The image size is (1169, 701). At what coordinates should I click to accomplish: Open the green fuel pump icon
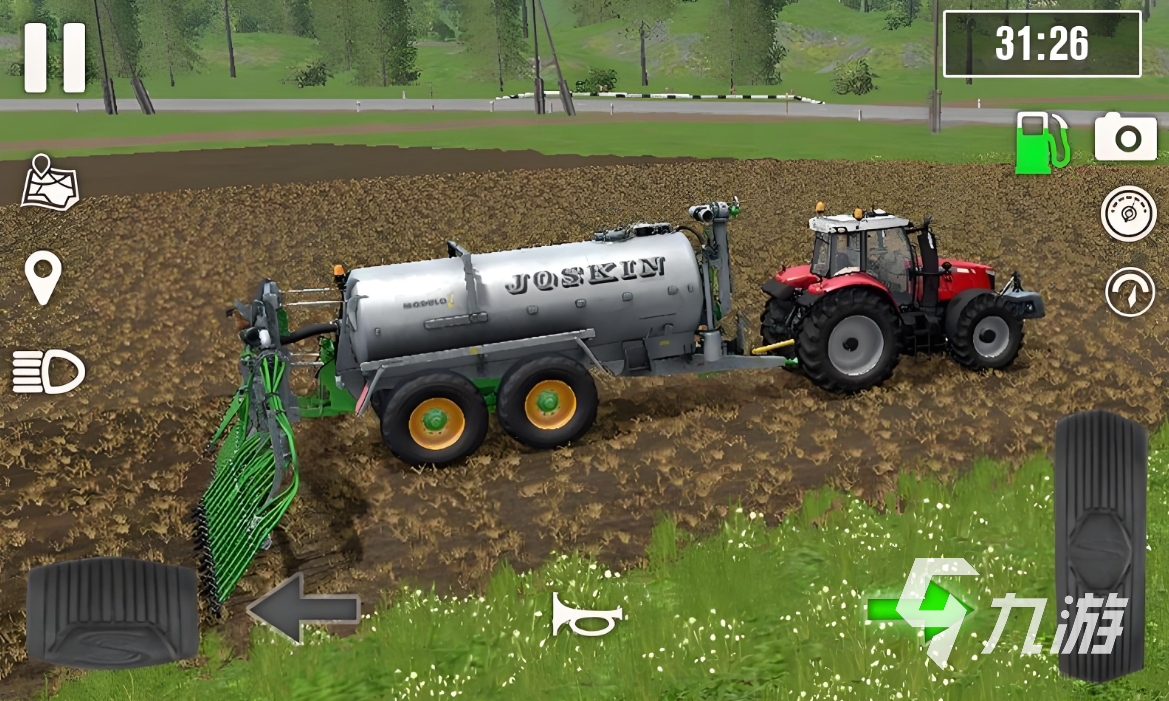click(1041, 141)
